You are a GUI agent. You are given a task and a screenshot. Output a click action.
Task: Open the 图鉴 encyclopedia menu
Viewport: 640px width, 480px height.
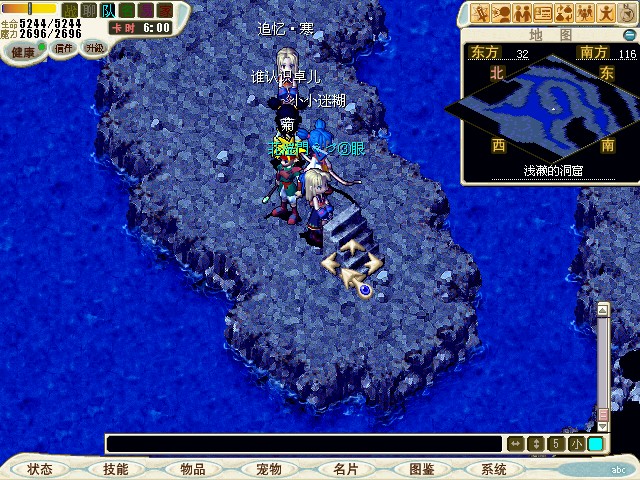coord(421,469)
